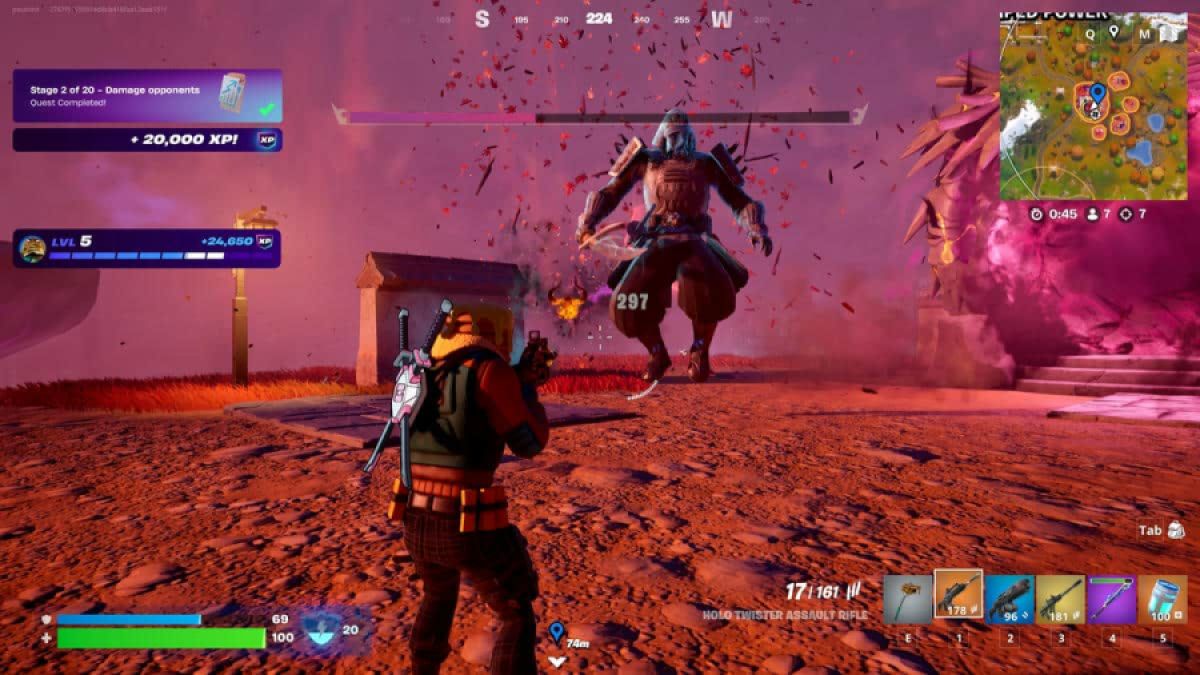
Task: Select the pickaxe harvesting tool slot
Action: 908,598
